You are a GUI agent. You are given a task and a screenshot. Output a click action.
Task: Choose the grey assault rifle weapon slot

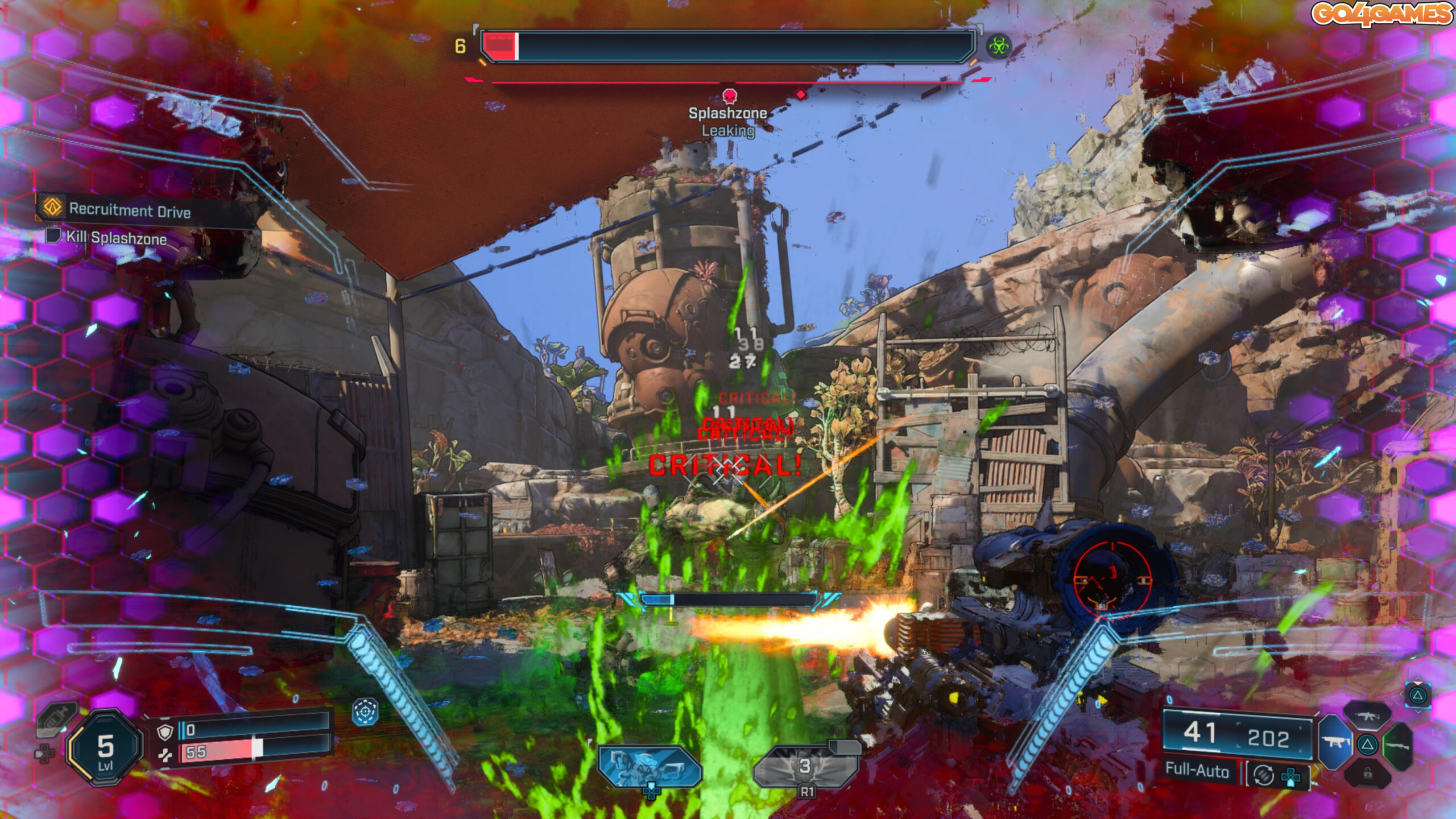1367,715
